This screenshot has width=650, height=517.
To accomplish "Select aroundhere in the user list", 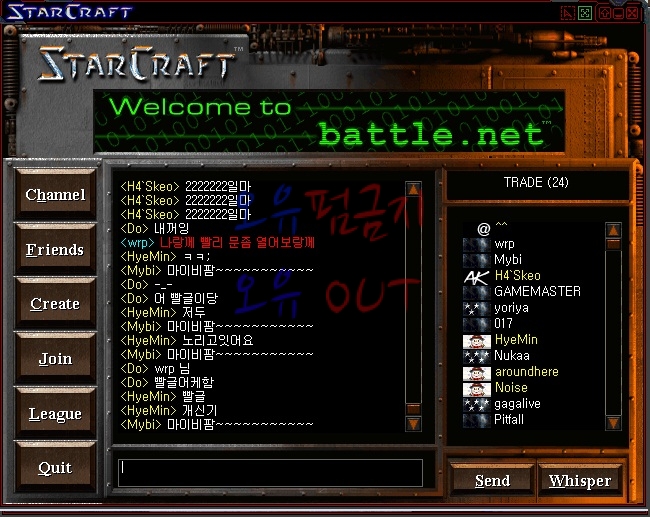I will click(526, 372).
